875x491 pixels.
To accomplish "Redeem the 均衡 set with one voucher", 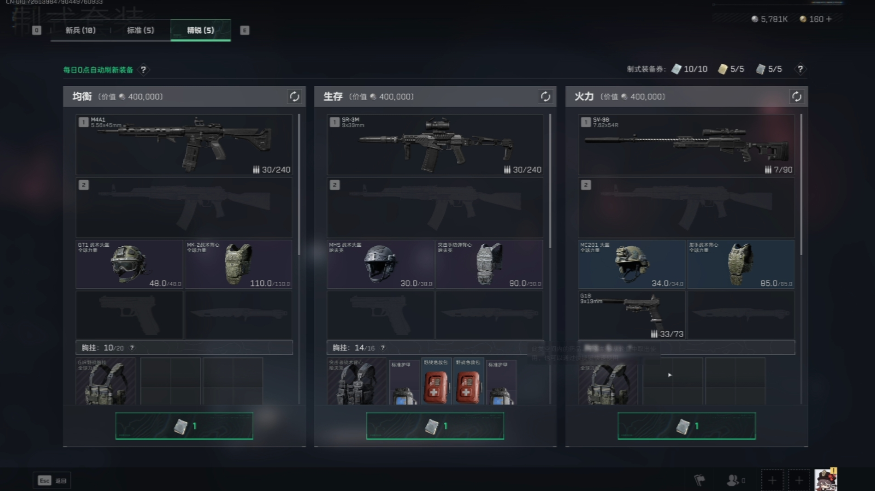I will 184,426.
